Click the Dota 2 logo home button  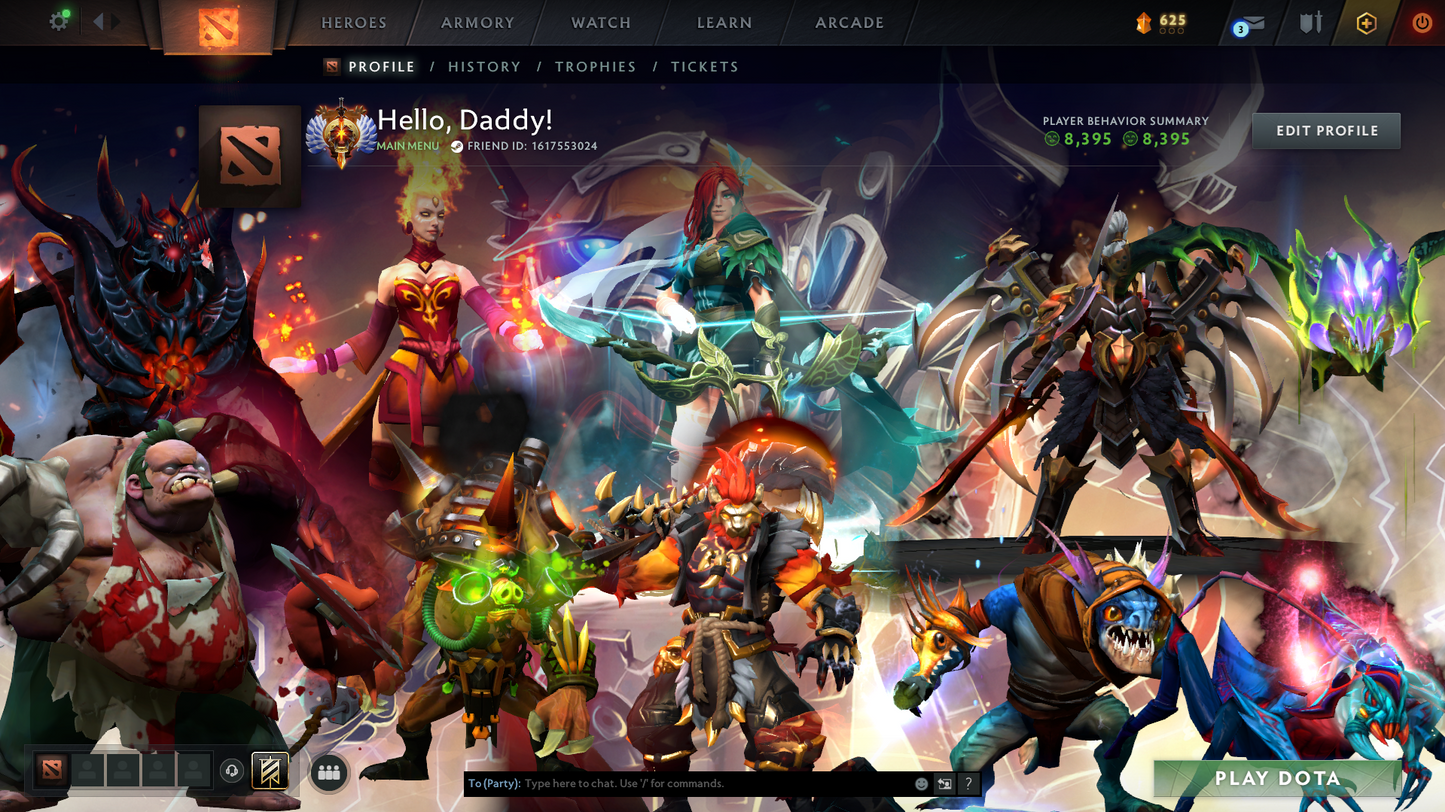click(x=218, y=27)
